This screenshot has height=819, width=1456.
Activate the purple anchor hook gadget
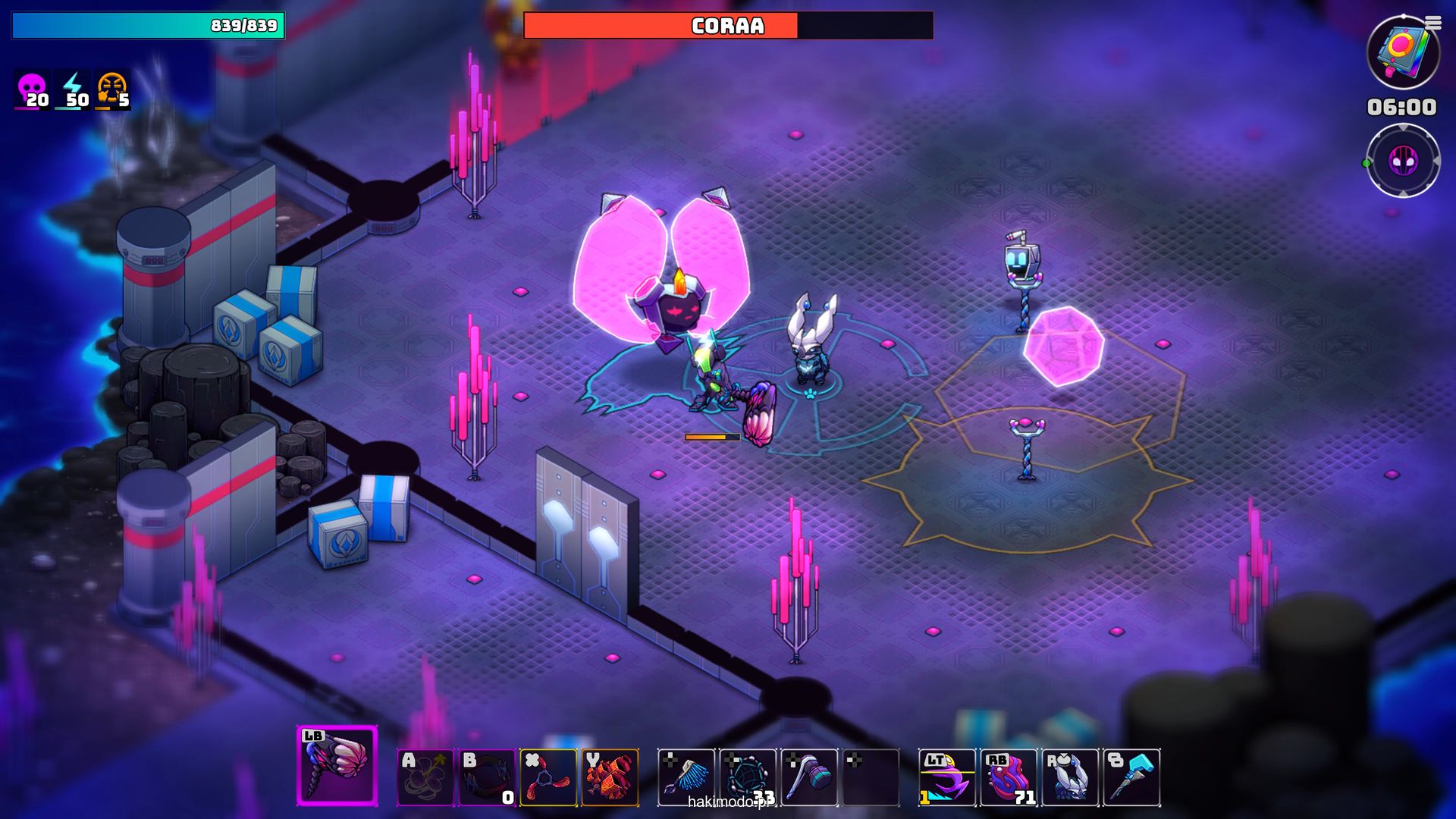(947, 777)
